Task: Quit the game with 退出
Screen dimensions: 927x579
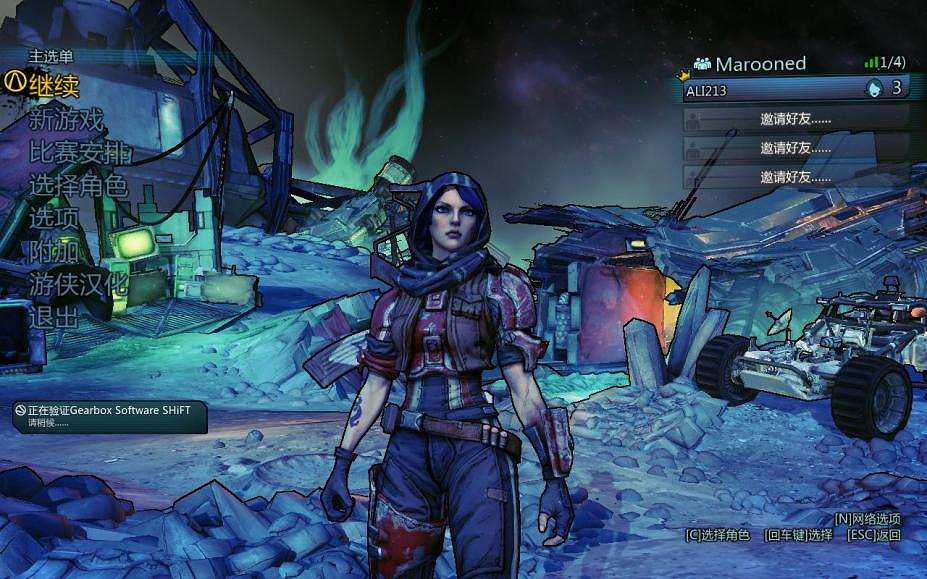Action: [x=53, y=317]
